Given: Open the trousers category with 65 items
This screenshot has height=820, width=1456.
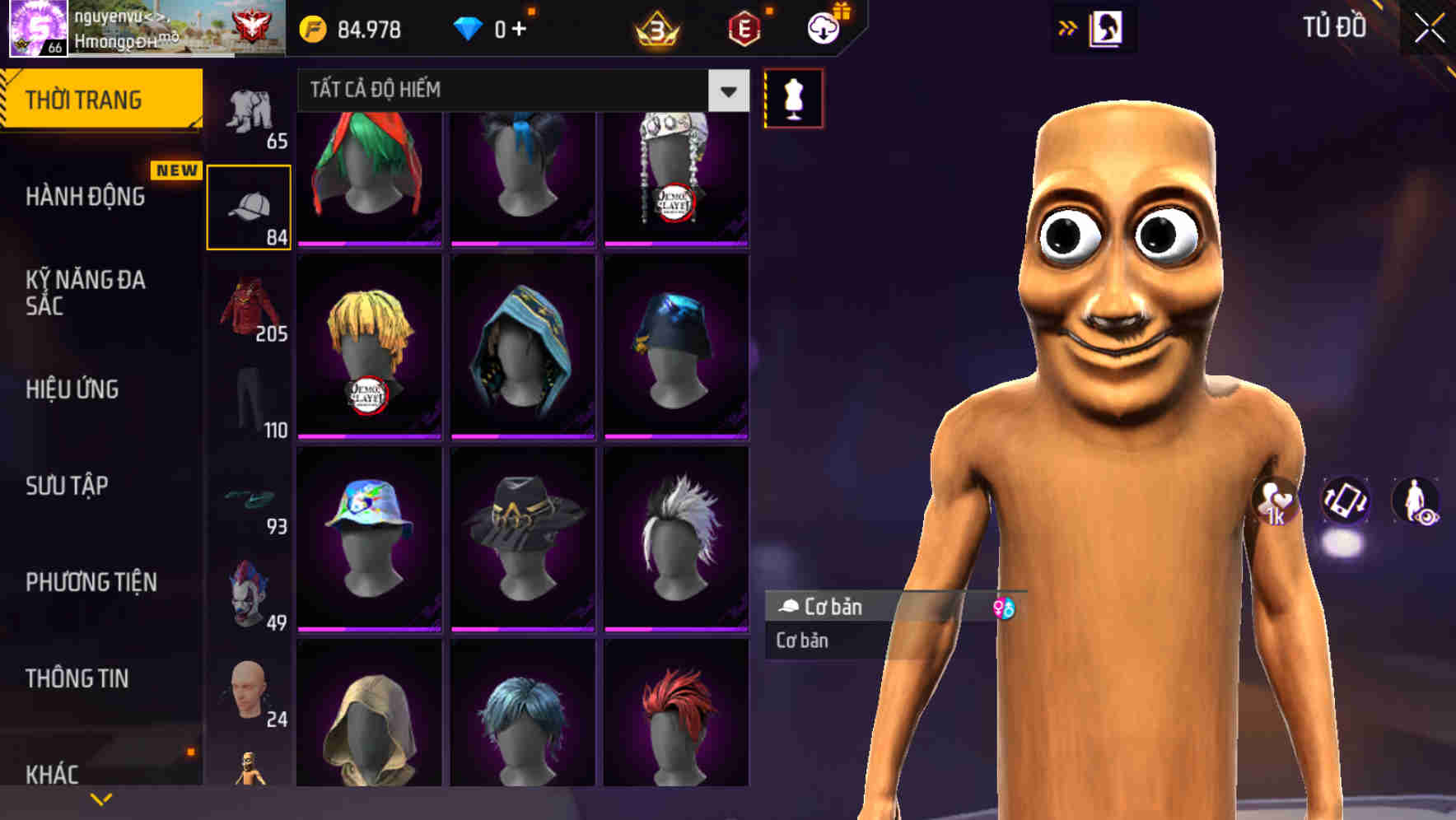Looking at the screenshot, I should click(x=250, y=115).
